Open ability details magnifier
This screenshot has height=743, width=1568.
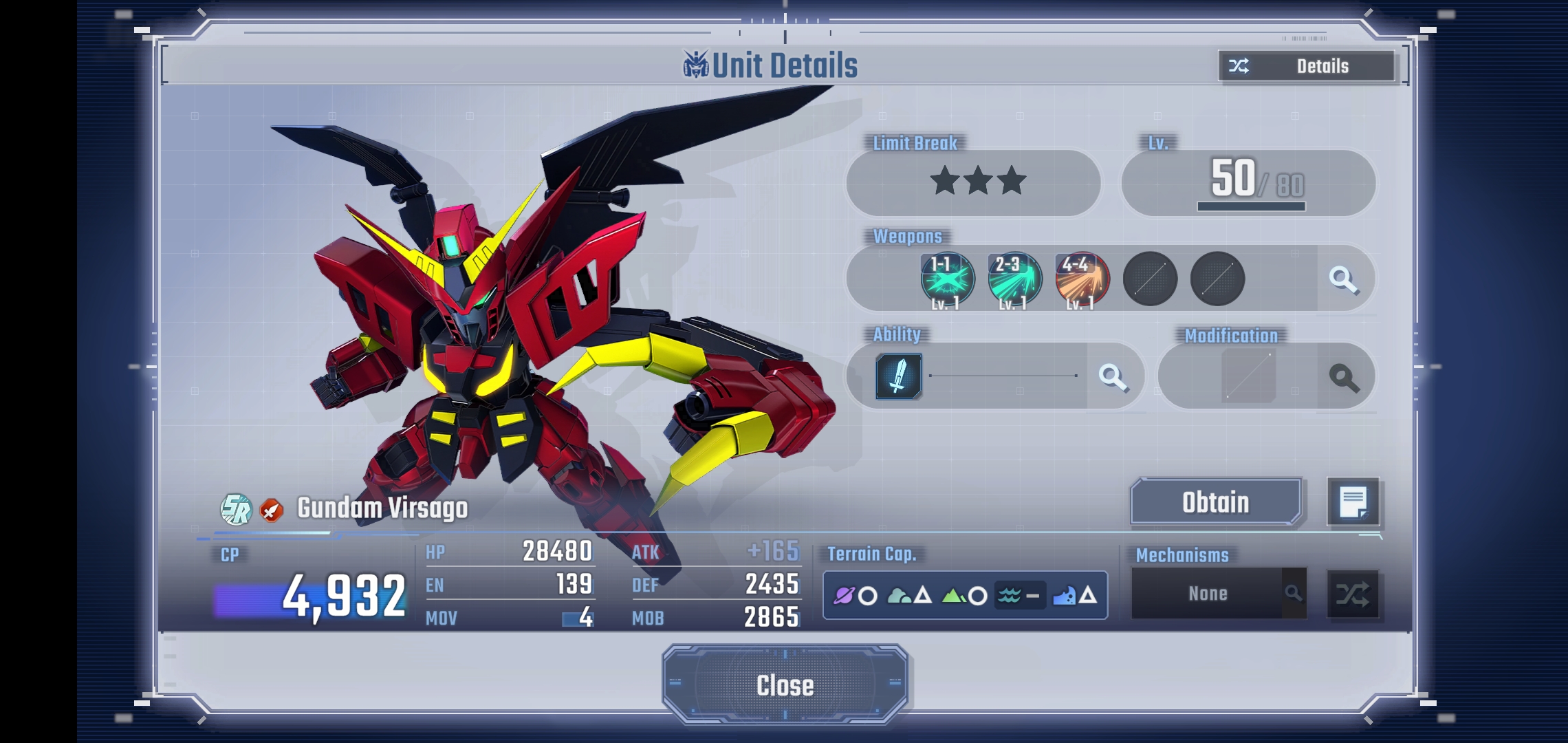1113,377
